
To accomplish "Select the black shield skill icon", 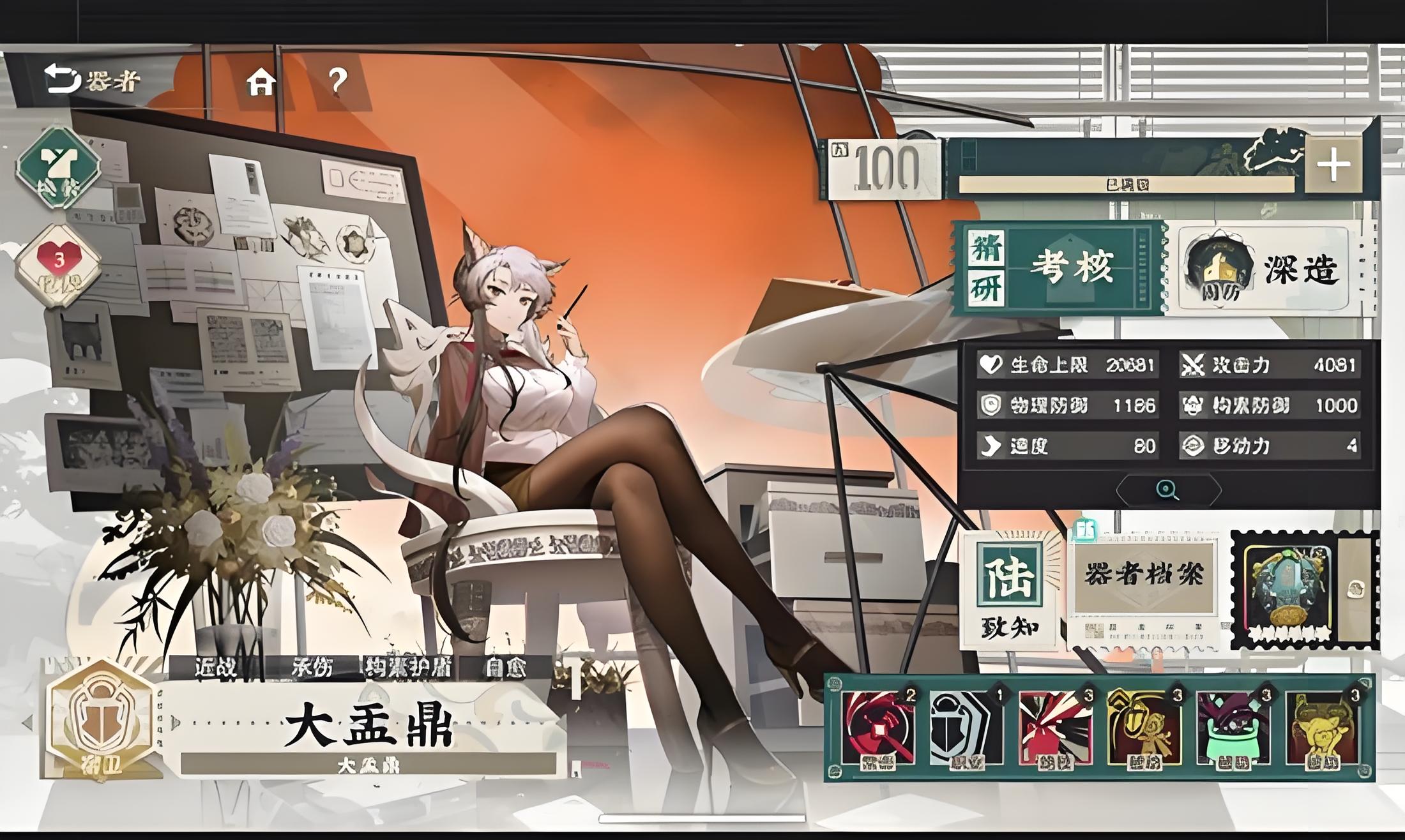I will click(966, 729).
